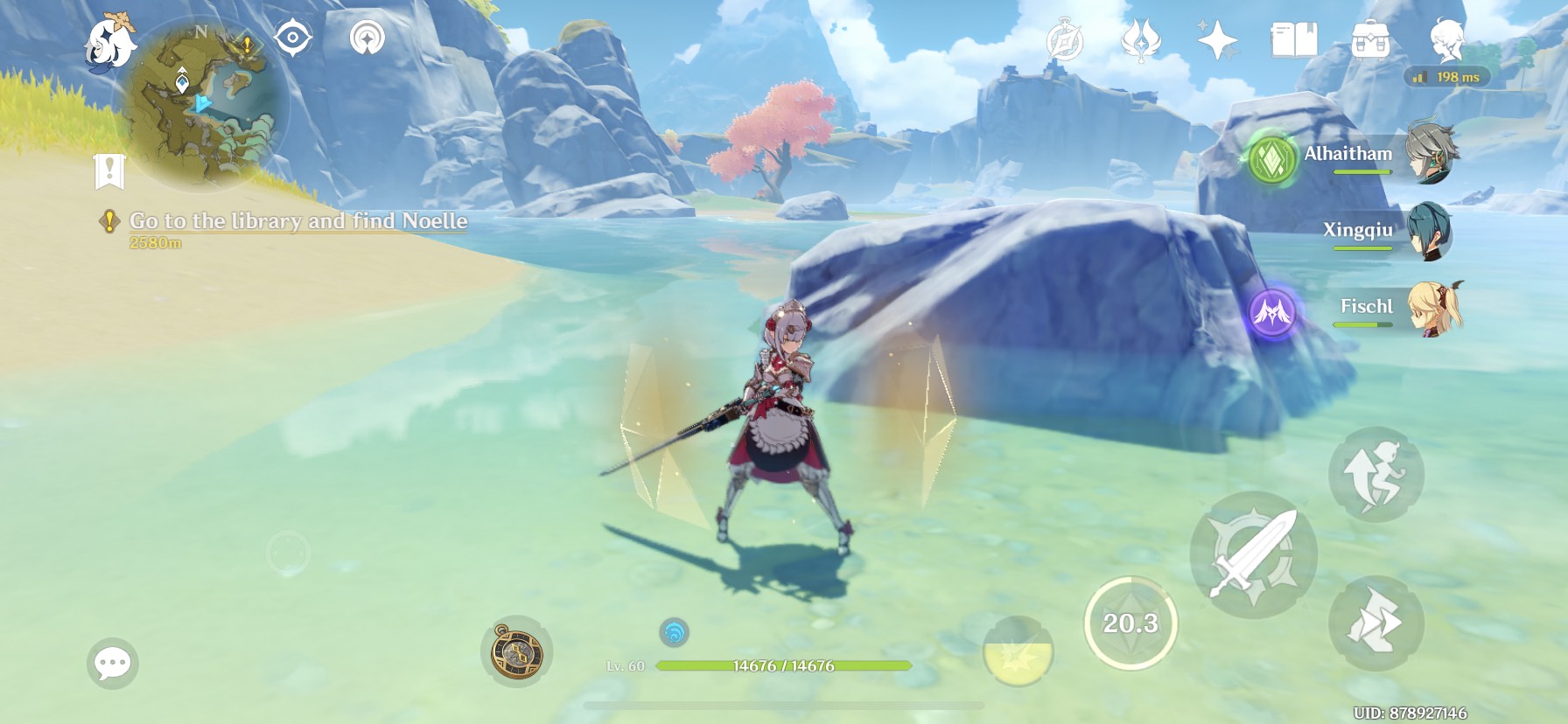This screenshot has height=724, width=1568.
Task: Open the co-op mode icon
Action: pyautogui.click(x=1446, y=40)
